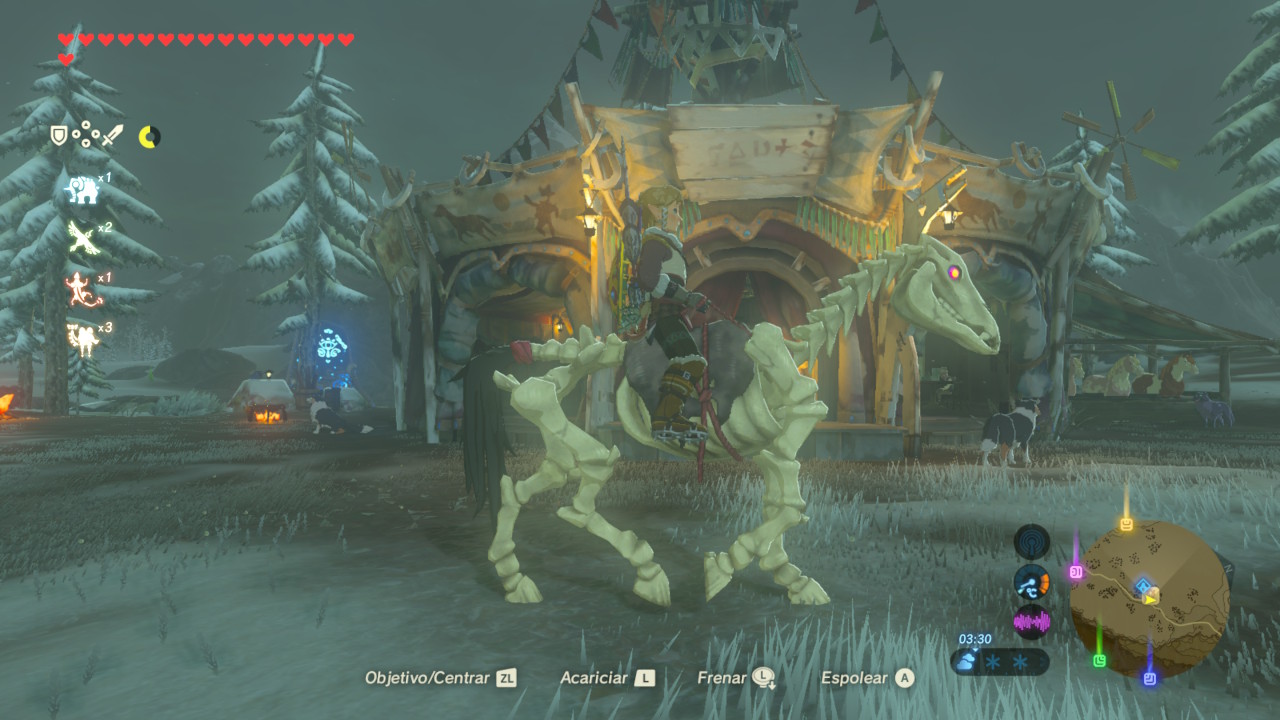Select the pink map pin marker
The image size is (1280, 720).
point(1076,572)
